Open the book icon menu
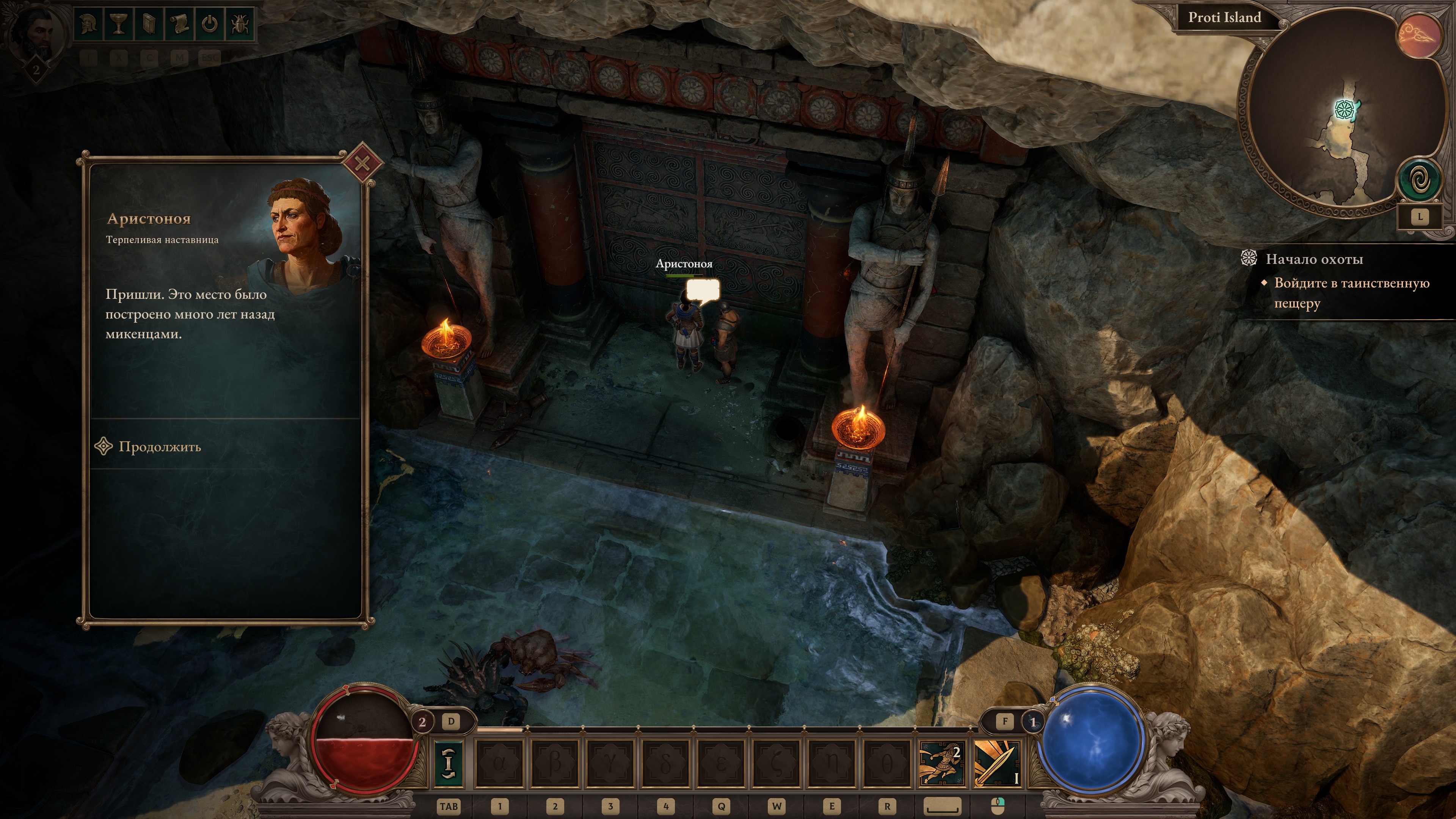Image resolution: width=1456 pixels, height=819 pixels. 149,24
